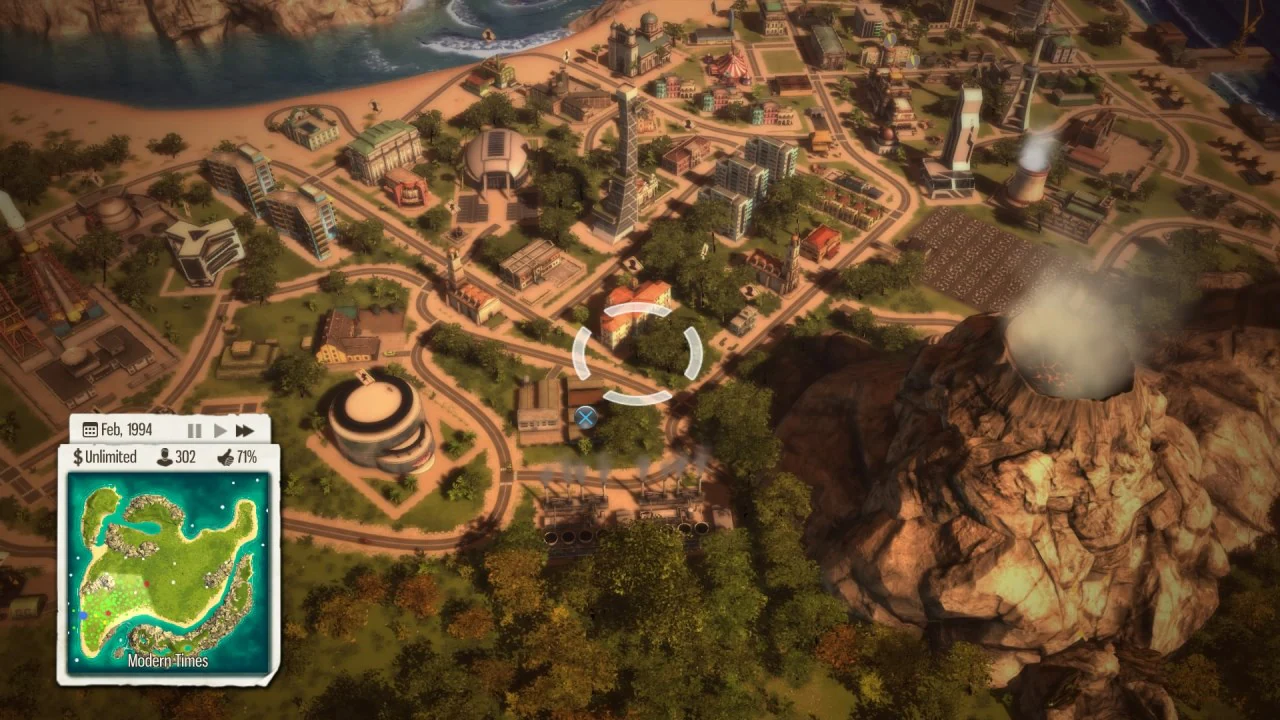Click the blue player marker on the minimap
This screenshot has width=1280, height=720.
(x=83, y=614)
